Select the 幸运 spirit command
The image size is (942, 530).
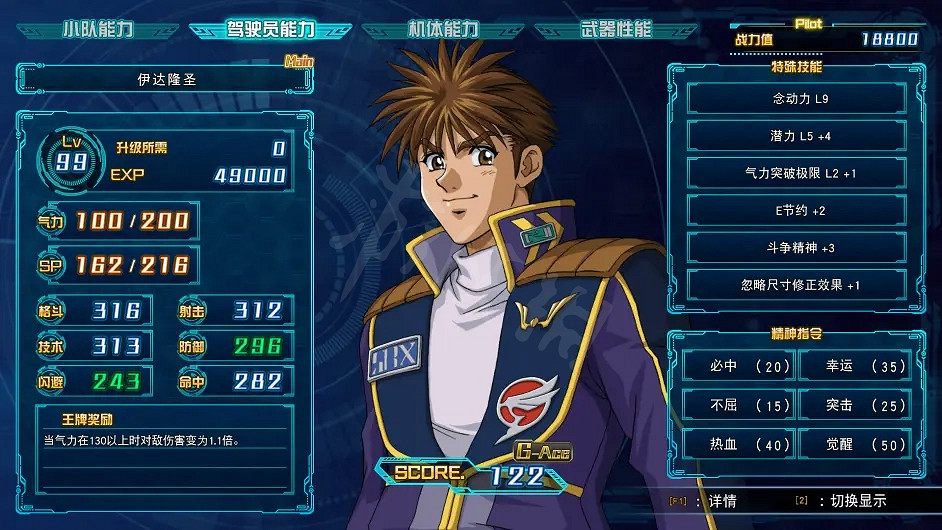tap(854, 367)
